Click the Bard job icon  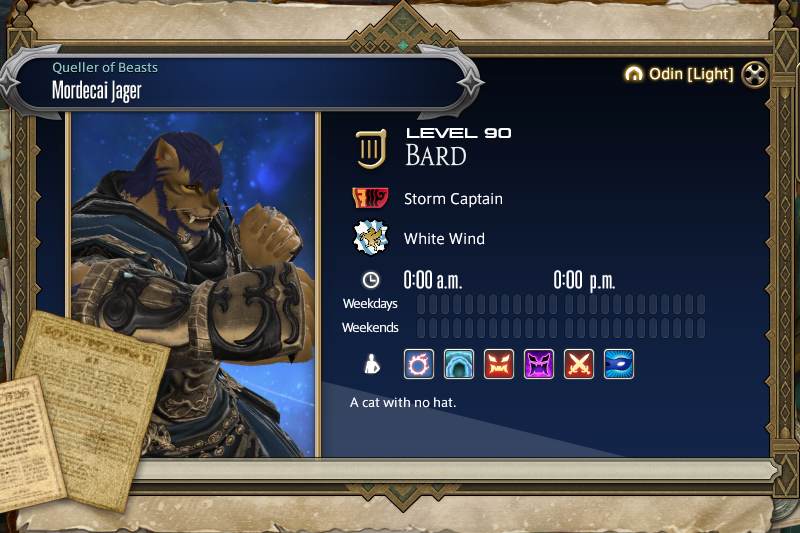[x=371, y=149]
